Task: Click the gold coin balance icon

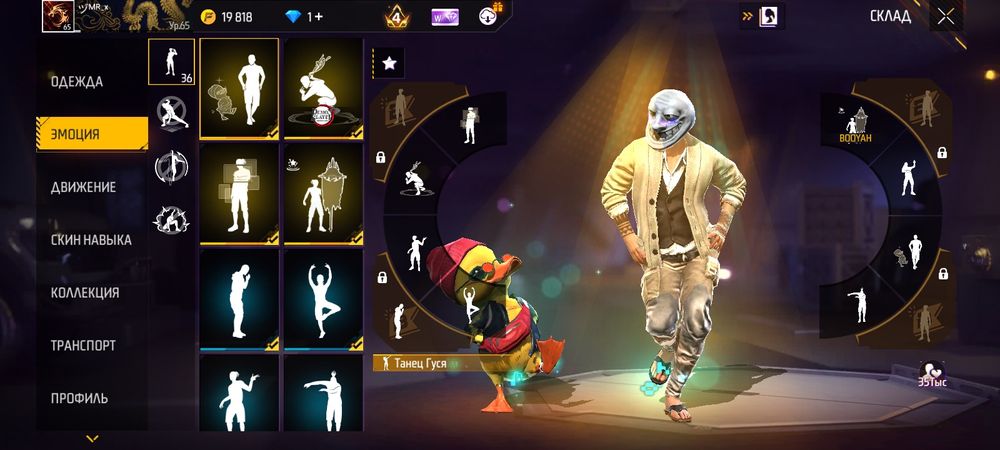Action: coord(208,17)
